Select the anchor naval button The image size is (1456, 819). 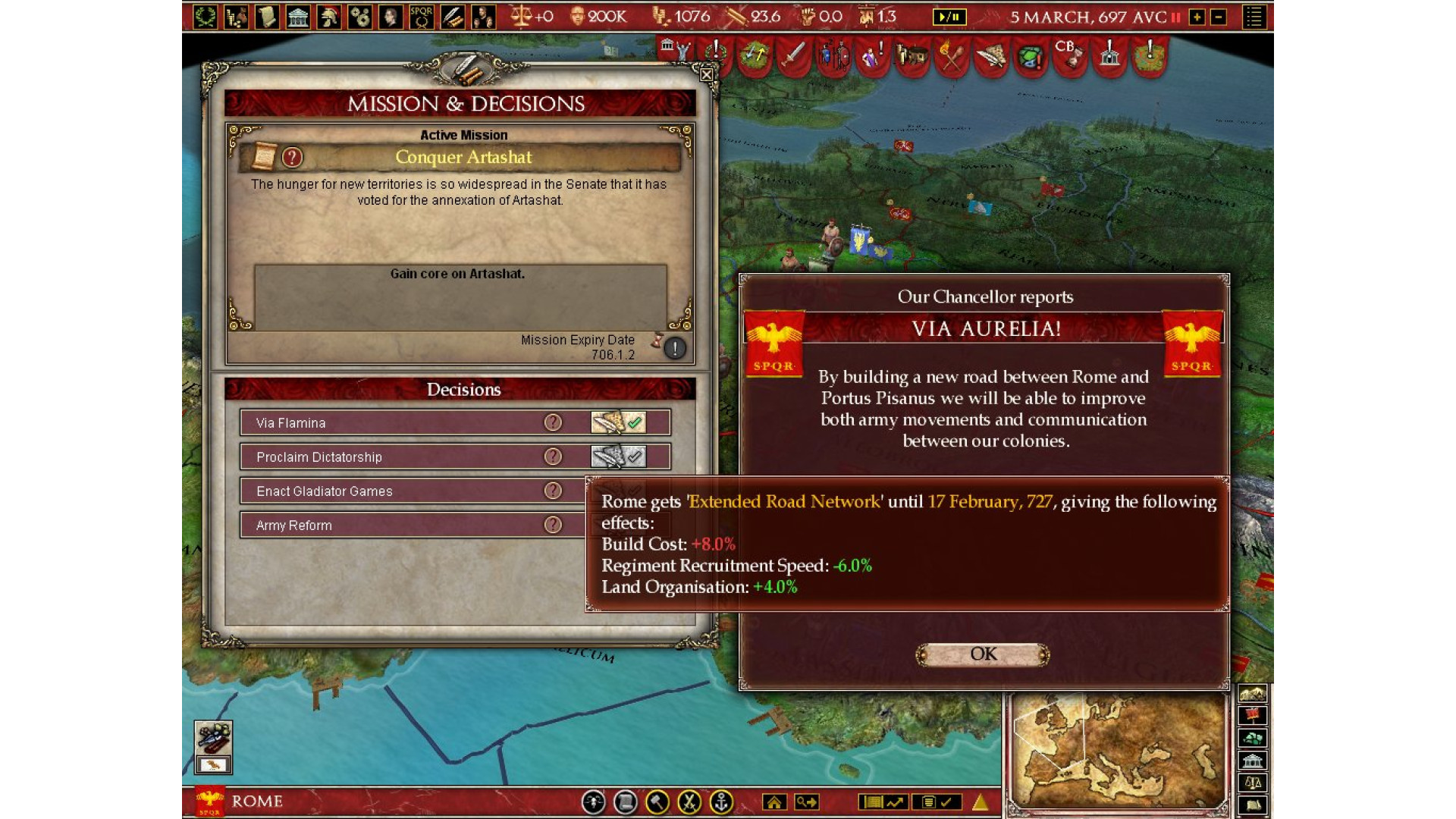[721, 802]
